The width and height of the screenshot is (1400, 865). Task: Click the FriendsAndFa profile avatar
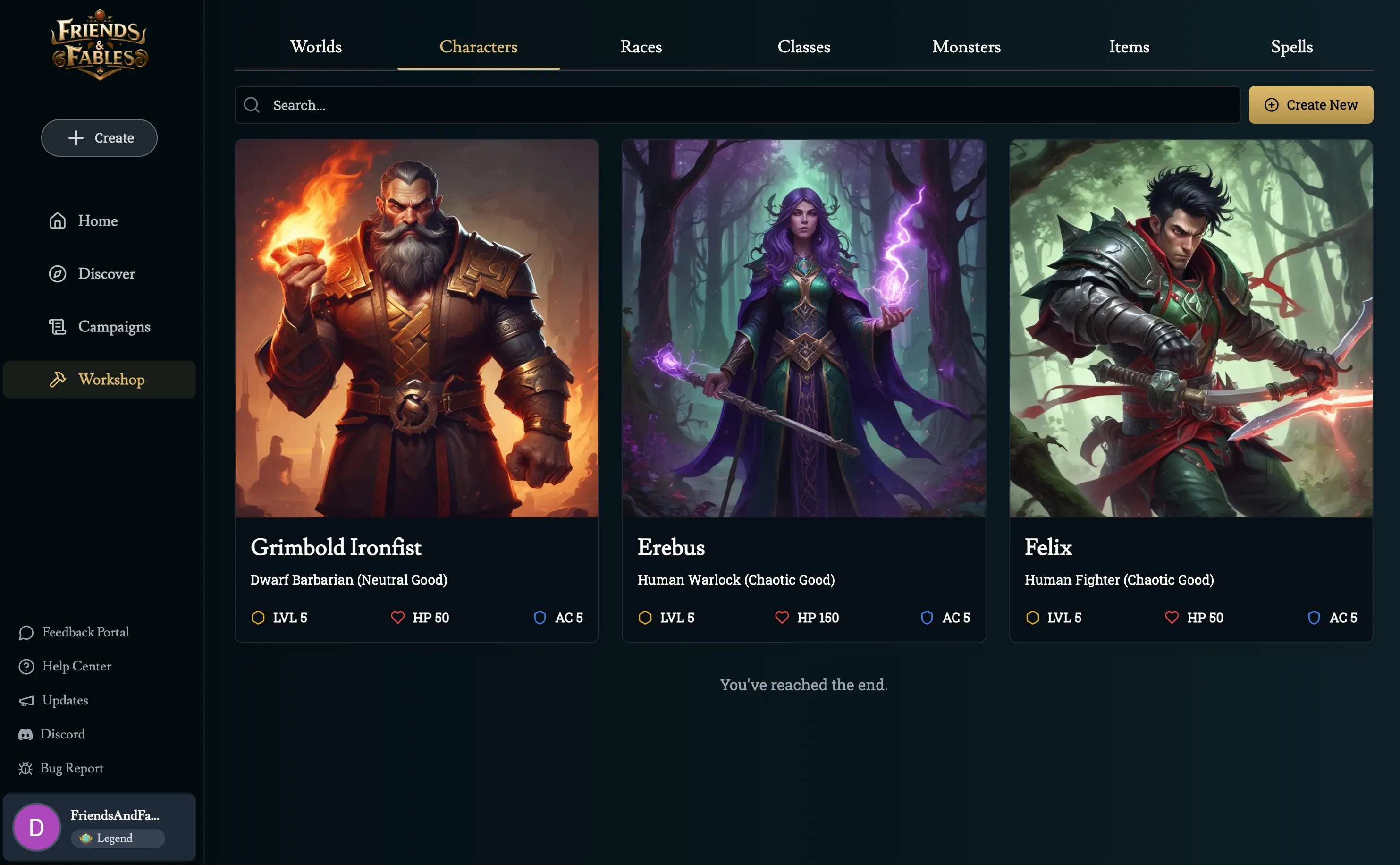click(x=37, y=826)
